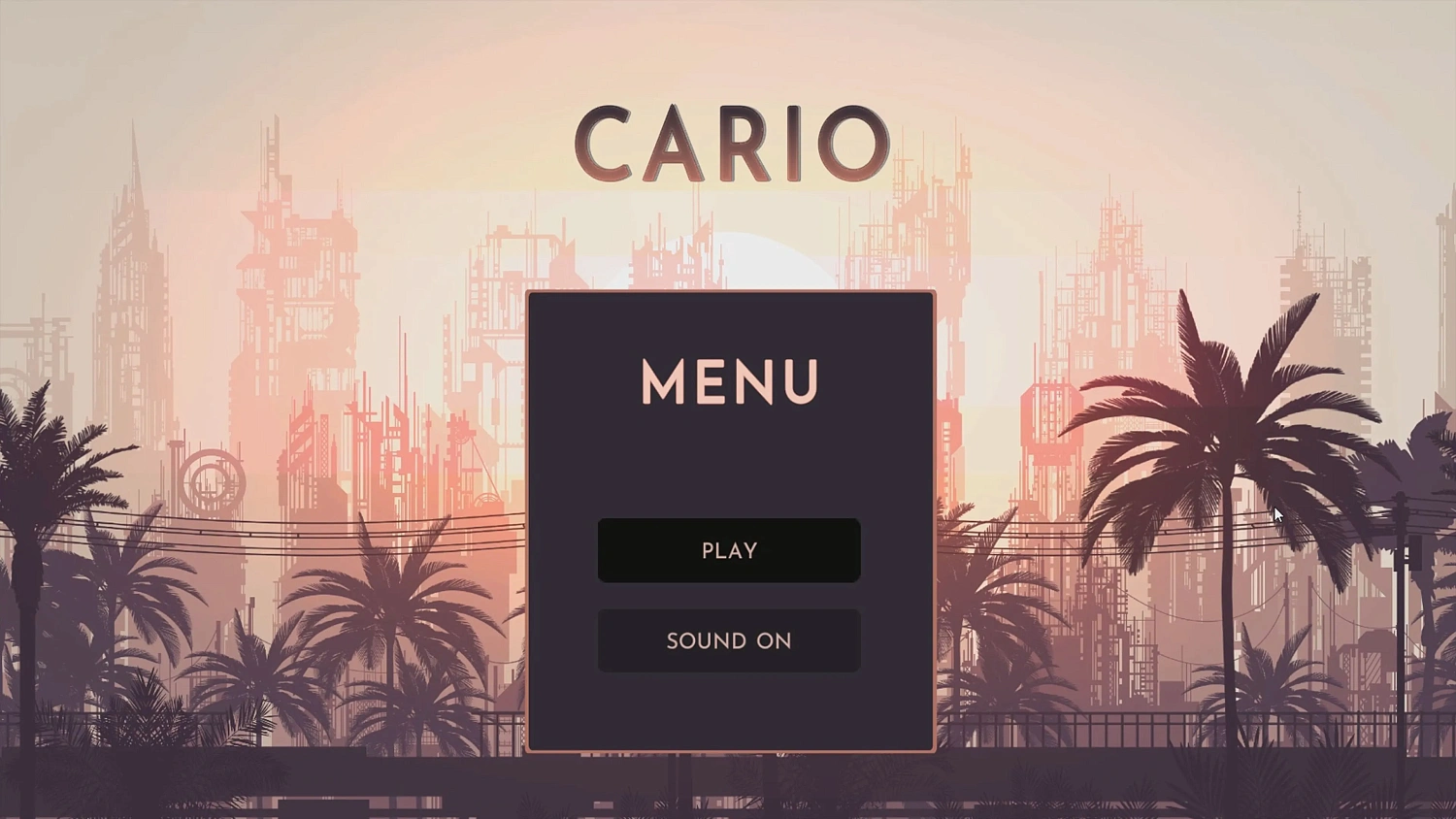Click the space between PLAY and SOUND ON
This screenshot has height=819, width=1456.
click(728, 597)
